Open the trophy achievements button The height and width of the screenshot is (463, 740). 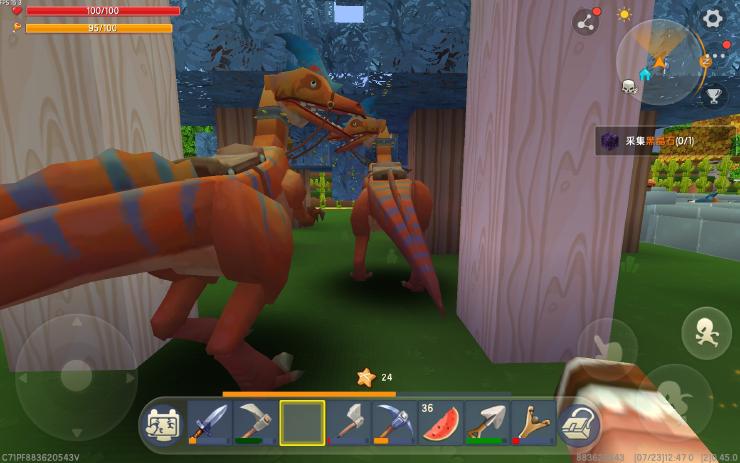(x=713, y=95)
